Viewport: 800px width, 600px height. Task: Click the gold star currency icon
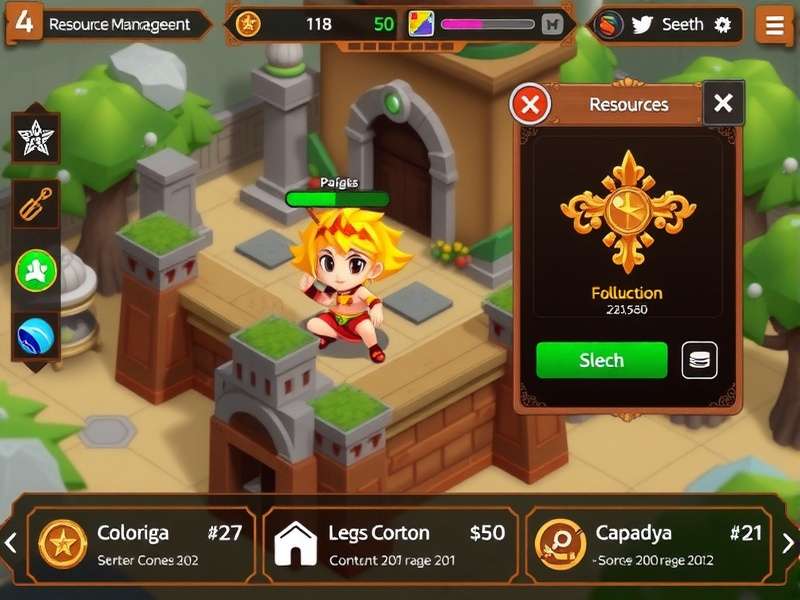[248, 25]
